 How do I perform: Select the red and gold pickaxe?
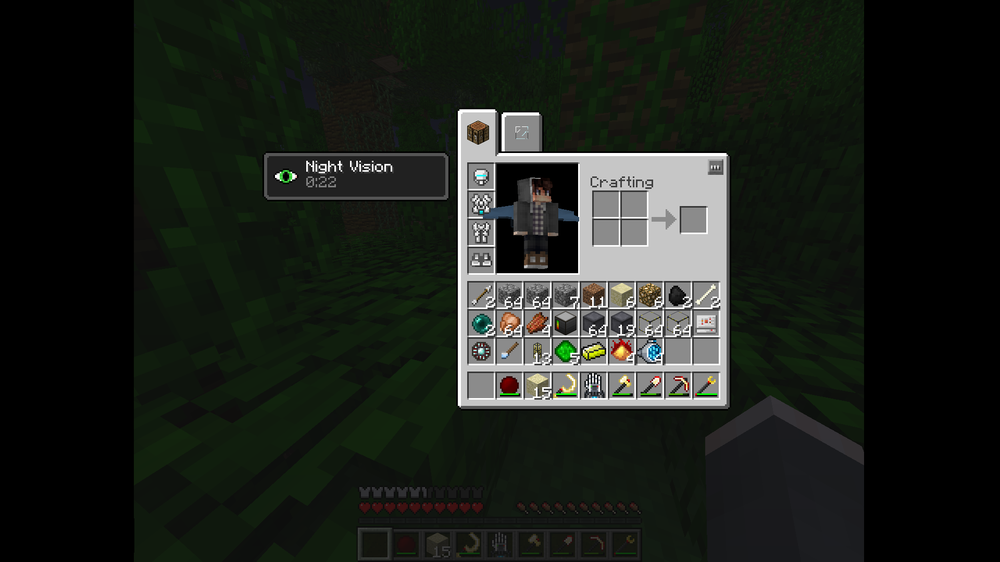point(678,385)
